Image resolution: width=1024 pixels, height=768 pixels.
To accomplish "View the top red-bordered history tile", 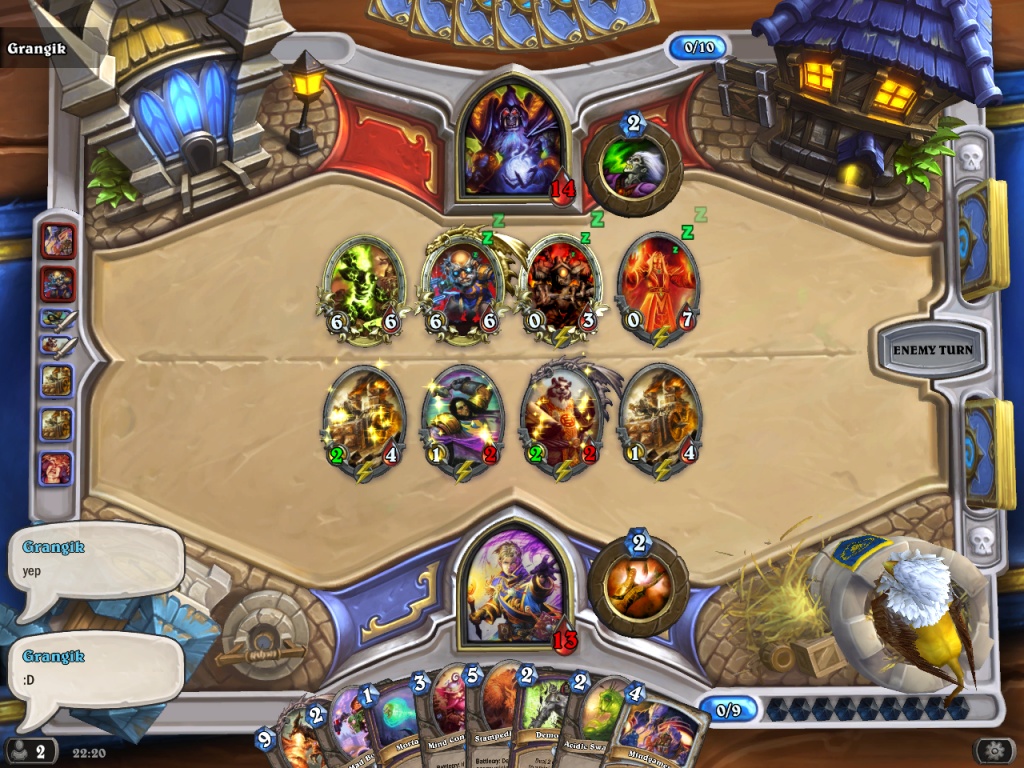I will coord(57,241).
